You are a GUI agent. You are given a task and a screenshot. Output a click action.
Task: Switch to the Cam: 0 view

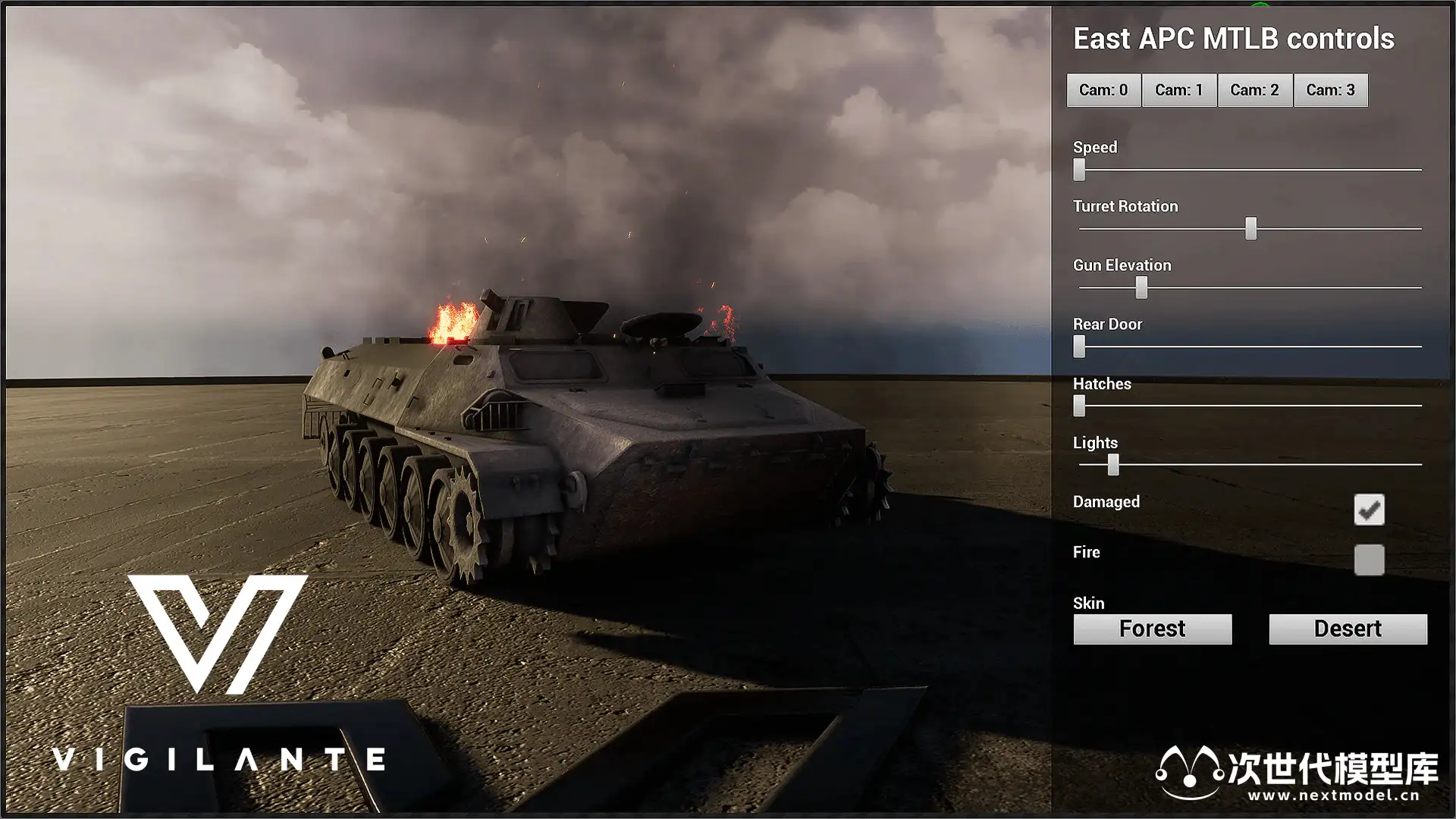(1103, 90)
